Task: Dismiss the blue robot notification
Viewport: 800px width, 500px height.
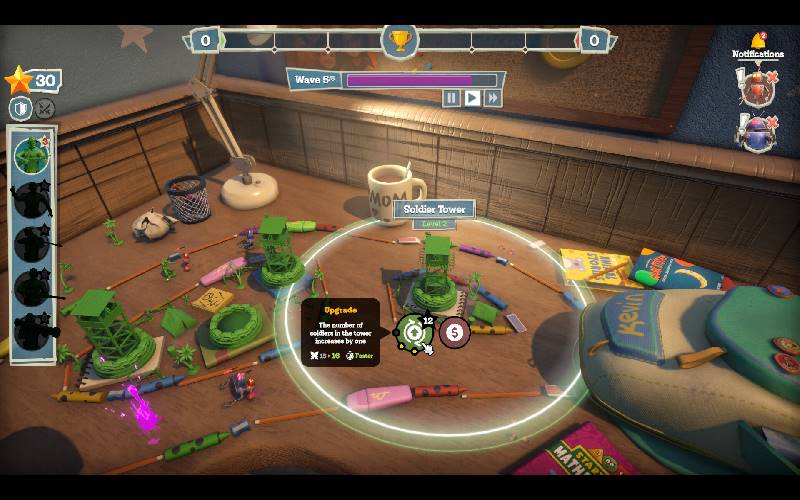Action: coord(772,120)
